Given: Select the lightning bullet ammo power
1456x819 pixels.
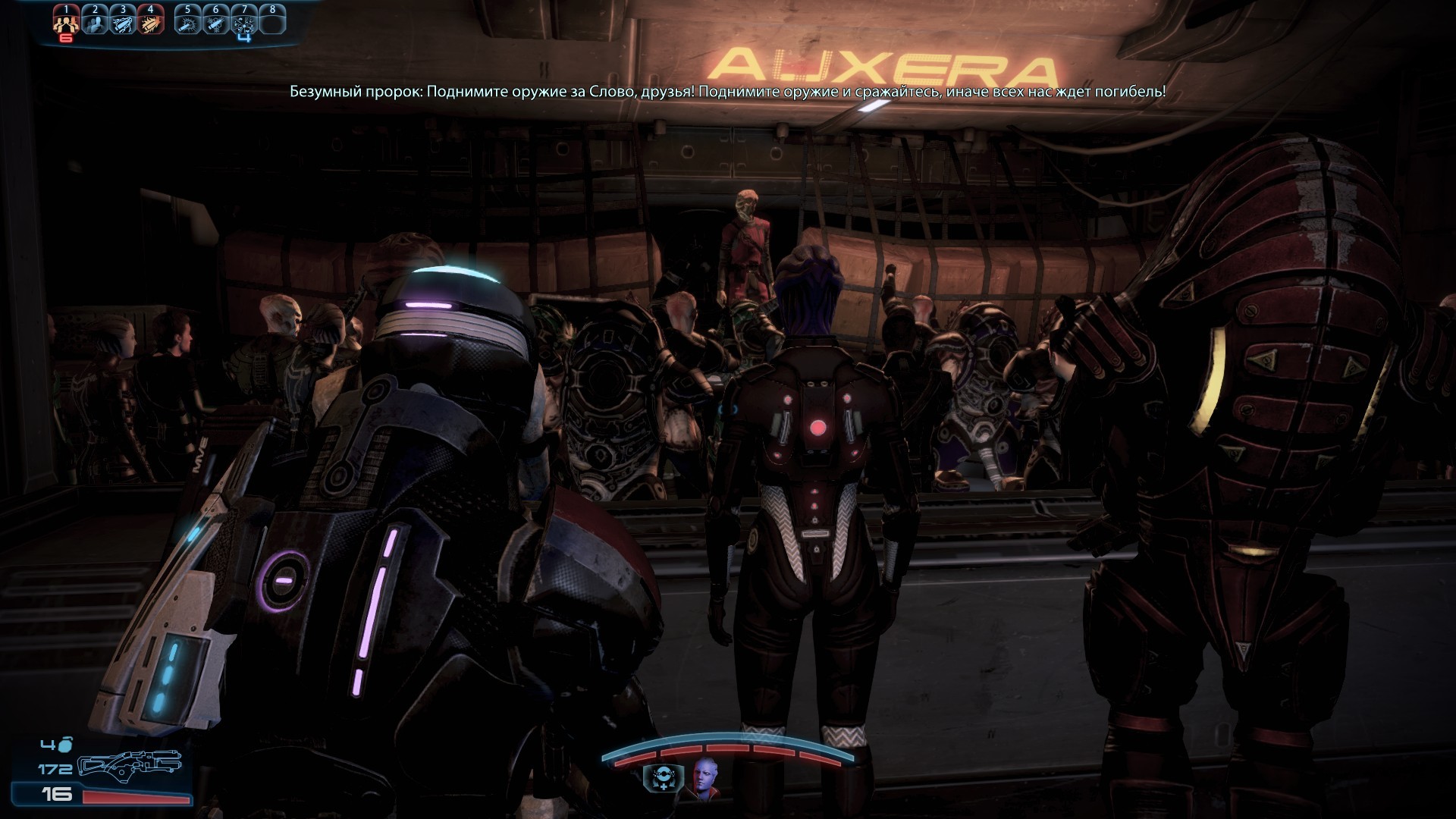Looking at the screenshot, I should pyautogui.click(x=123, y=24).
